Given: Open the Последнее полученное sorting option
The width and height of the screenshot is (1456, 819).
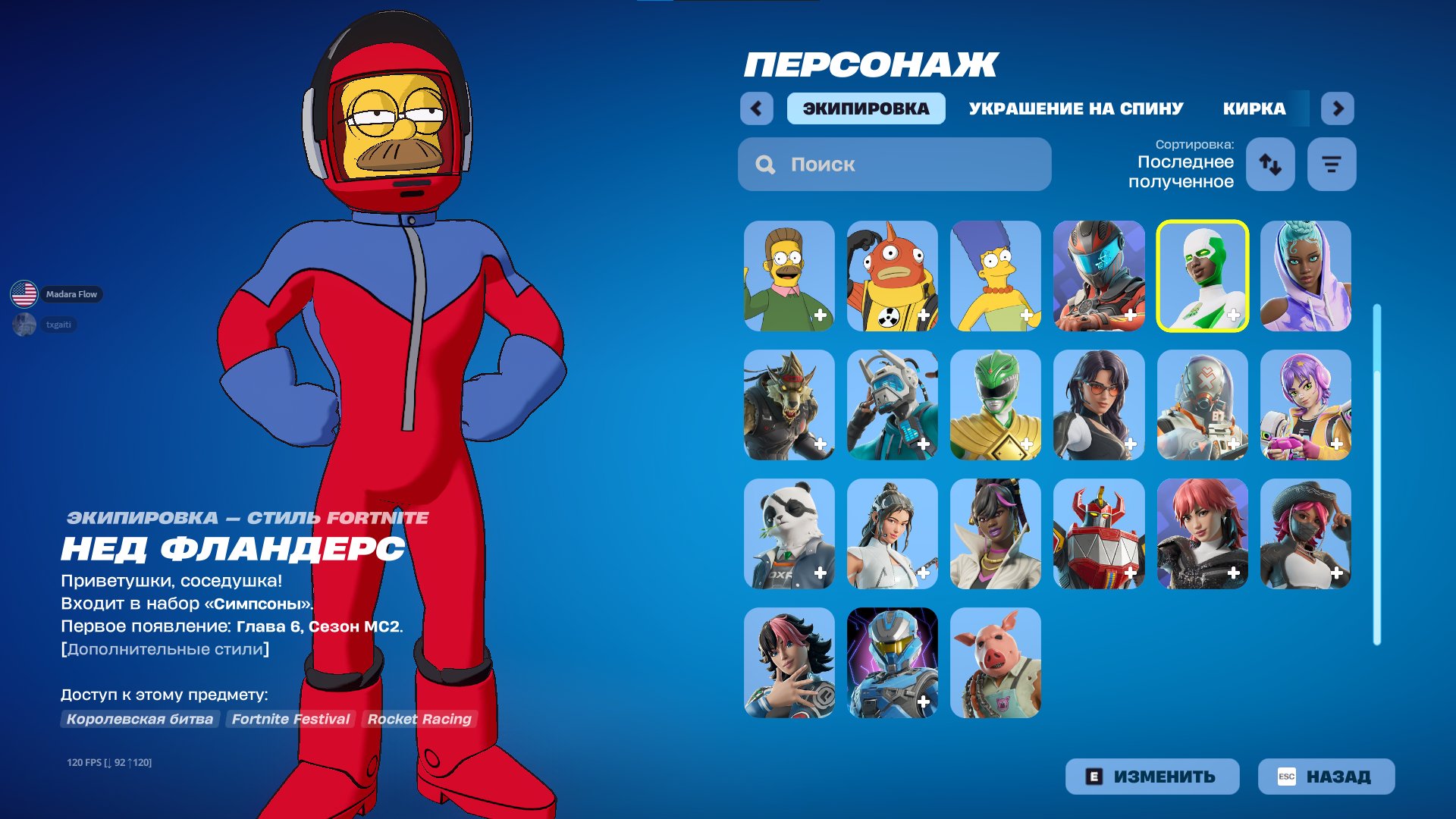Looking at the screenshot, I should tap(1185, 171).
